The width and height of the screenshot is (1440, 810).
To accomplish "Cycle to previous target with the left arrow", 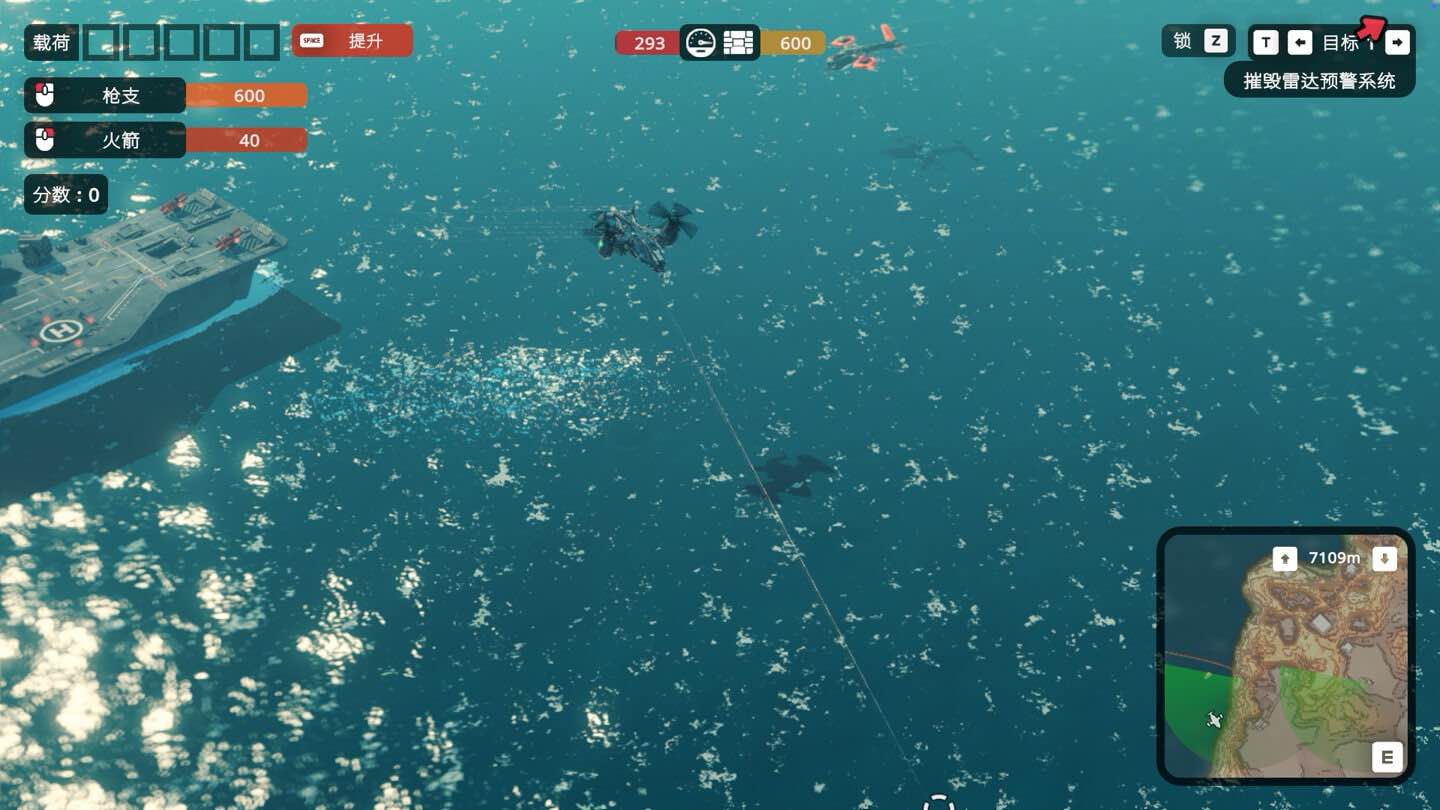I will click(1300, 42).
